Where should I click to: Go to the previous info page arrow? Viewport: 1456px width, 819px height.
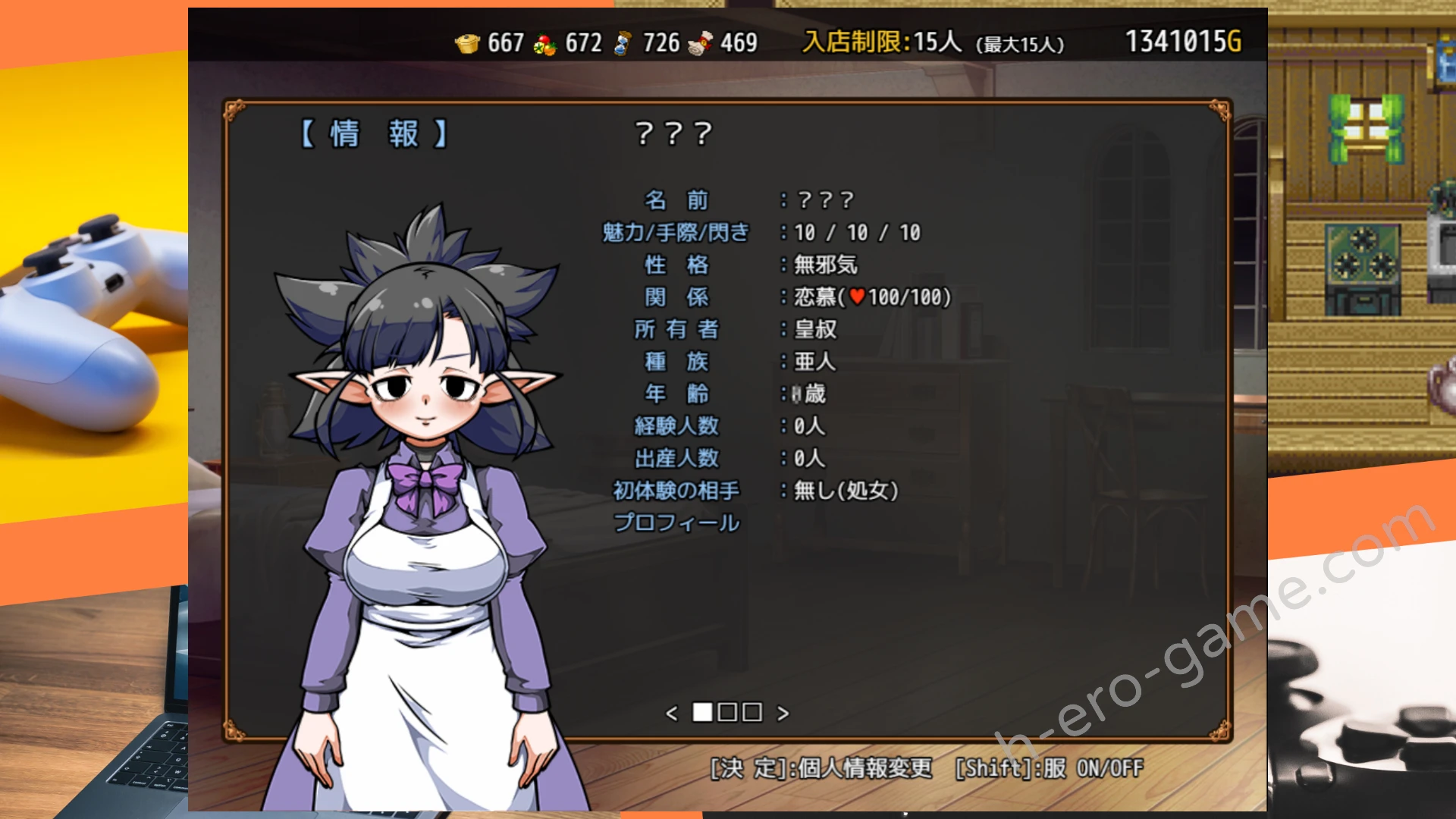point(671,714)
